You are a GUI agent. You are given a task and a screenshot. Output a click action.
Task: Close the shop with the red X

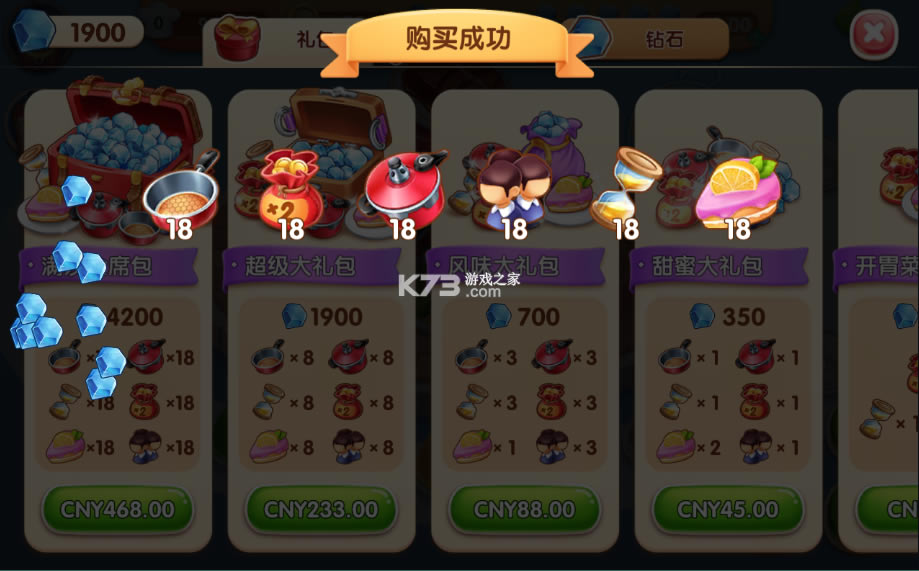873,34
